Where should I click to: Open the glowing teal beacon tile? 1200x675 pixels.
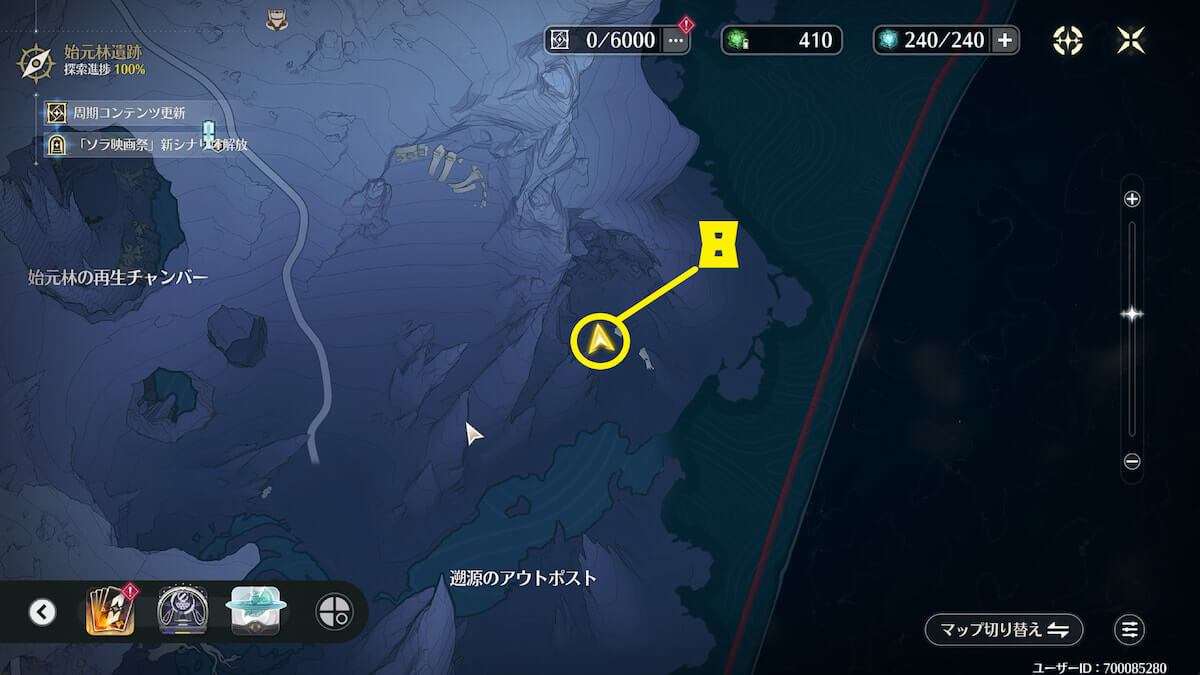pos(258,610)
